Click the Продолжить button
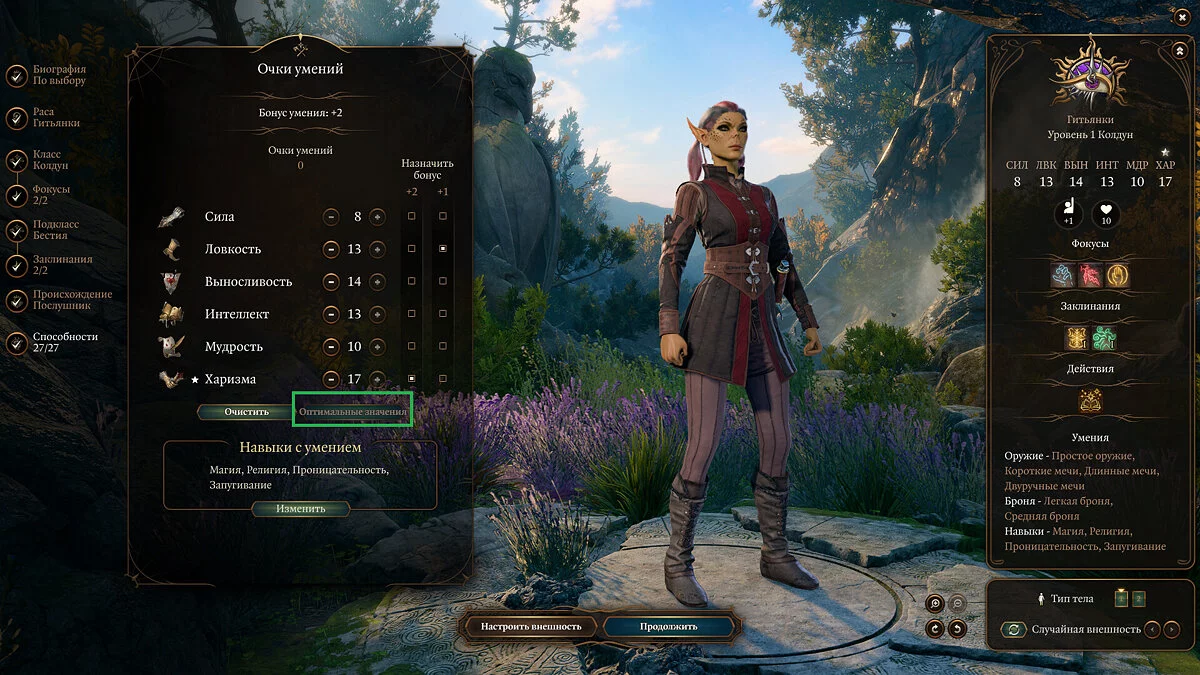The image size is (1200, 675). (x=670, y=626)
